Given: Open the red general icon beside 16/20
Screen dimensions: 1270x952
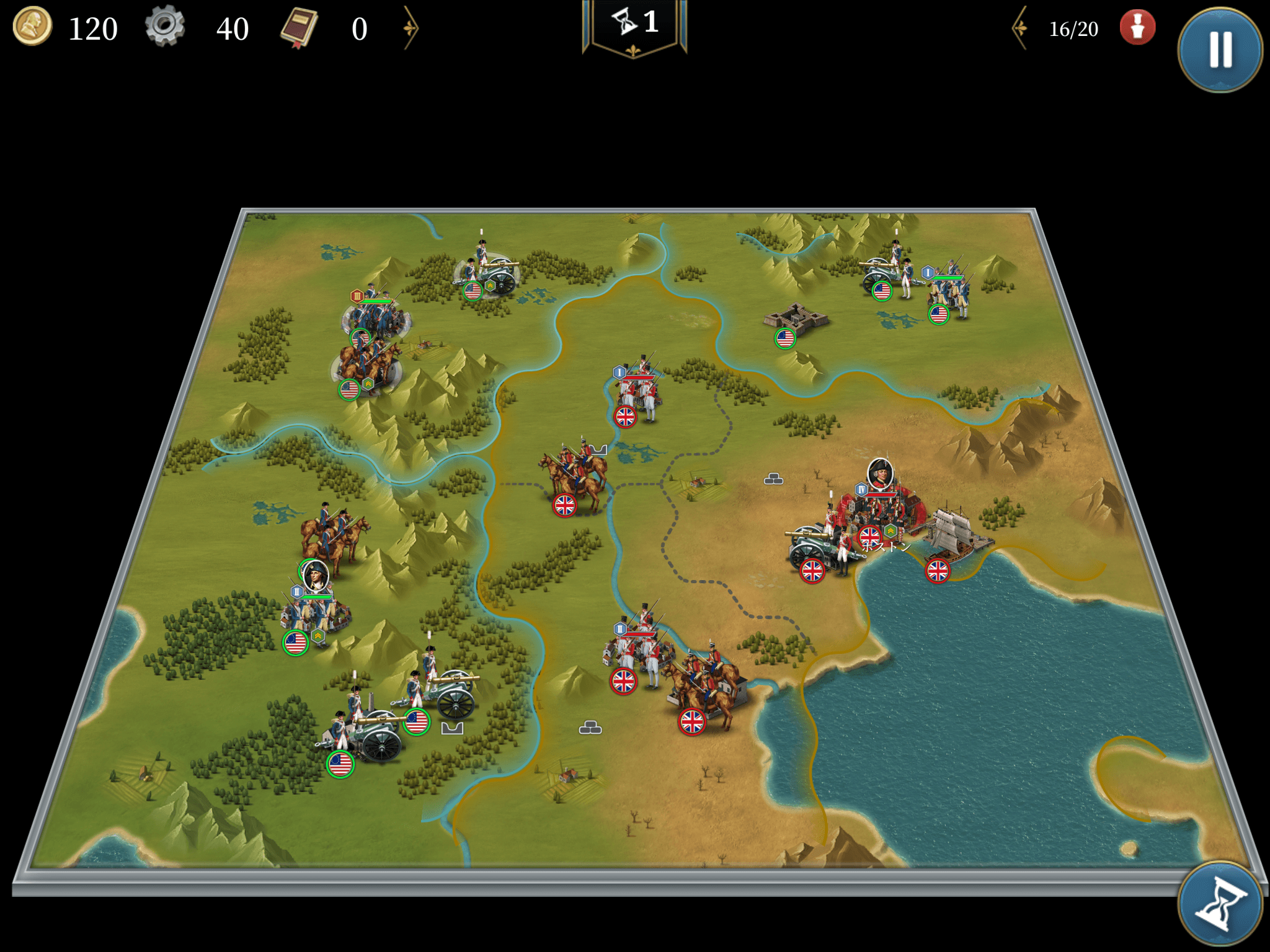Looking at the screenshot, I should click(x=1137, y=28).
